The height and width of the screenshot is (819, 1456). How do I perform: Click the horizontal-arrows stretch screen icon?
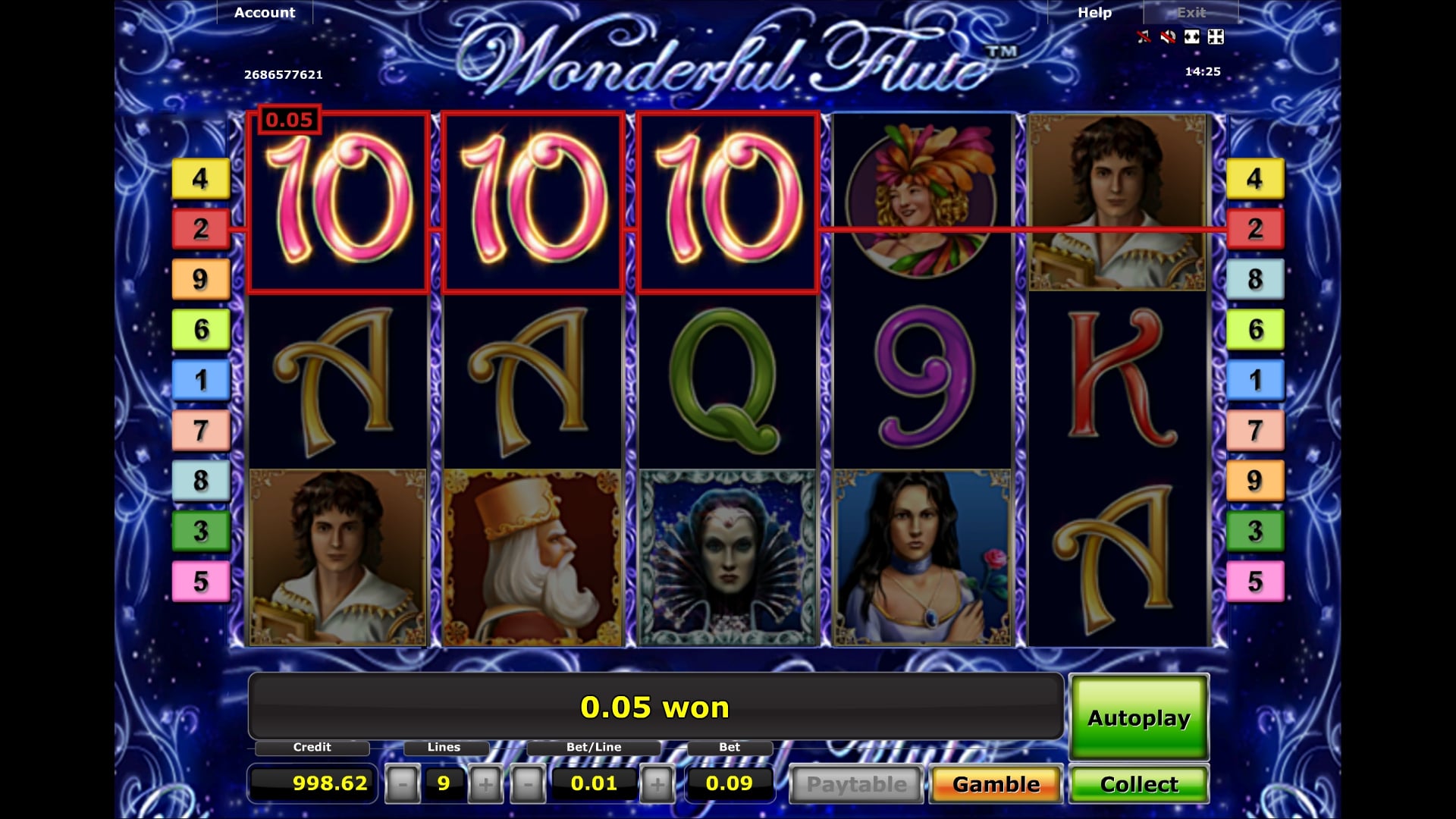pos(1192,36)
